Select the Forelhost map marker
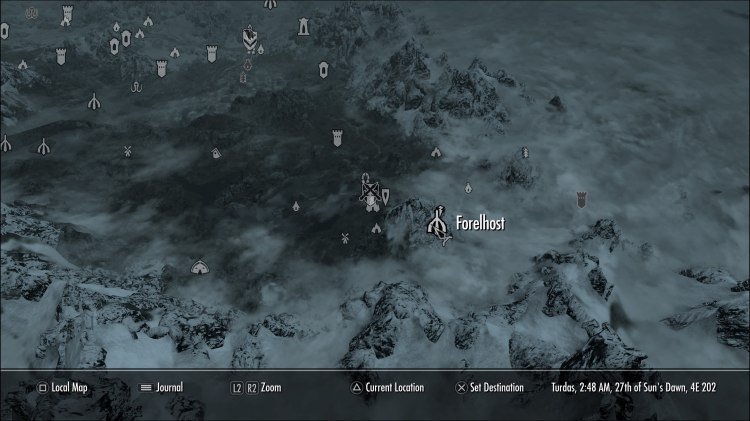Viewport: 750px width, 421px height. tap(436, 224)
